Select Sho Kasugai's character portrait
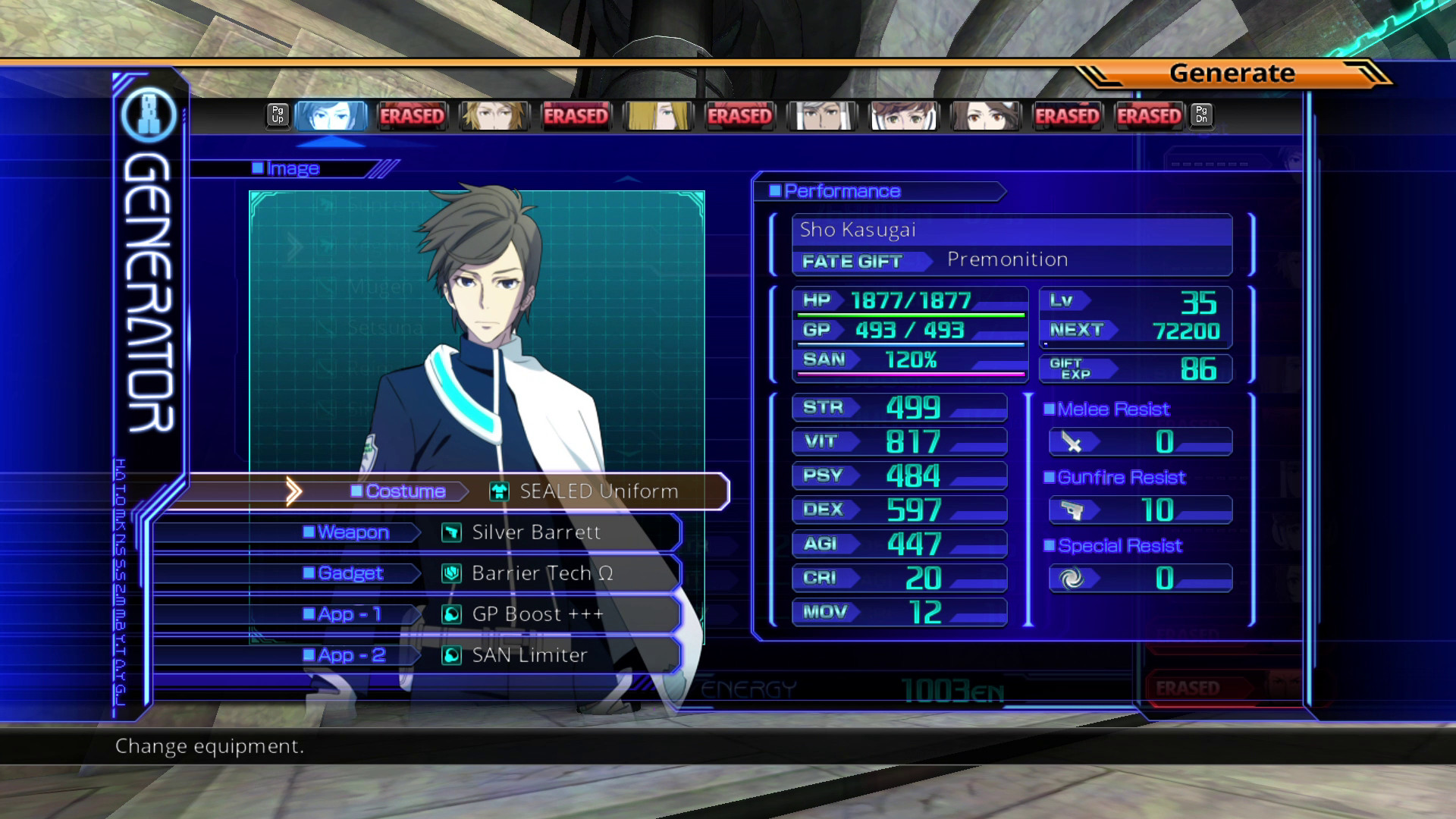Screen dimensions: 1456x819 pyautogui.click(x=331, y=115)
